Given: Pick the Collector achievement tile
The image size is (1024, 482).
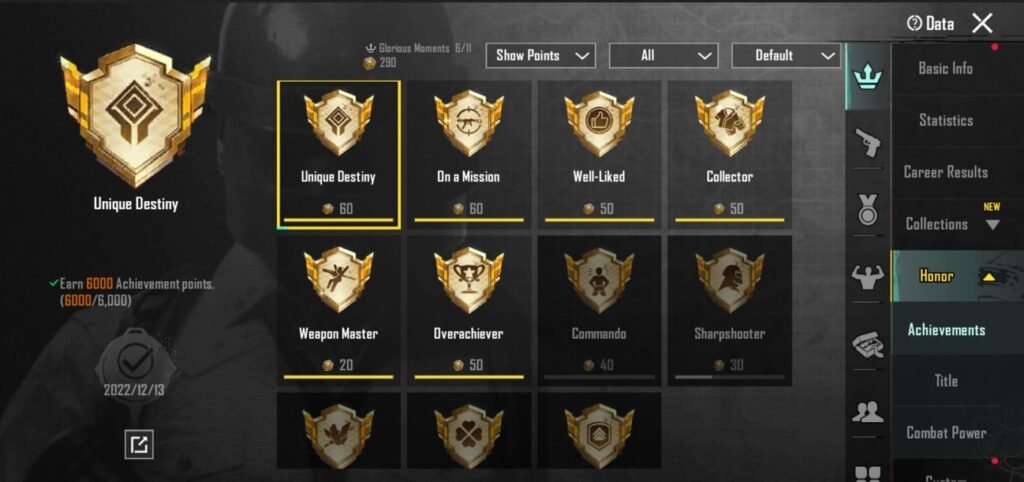Looking at the screenshot, I should click(x=729, y=154).
